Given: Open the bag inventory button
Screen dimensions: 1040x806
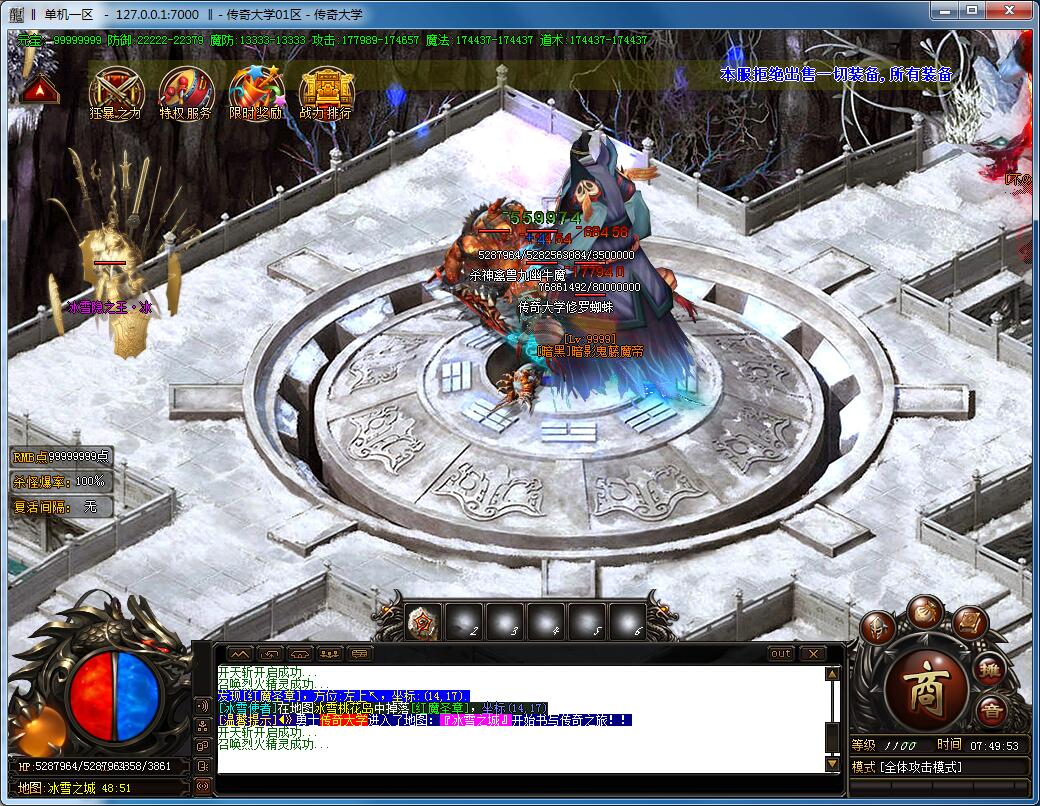Looking at the screenshot, I should pos(926,610).
